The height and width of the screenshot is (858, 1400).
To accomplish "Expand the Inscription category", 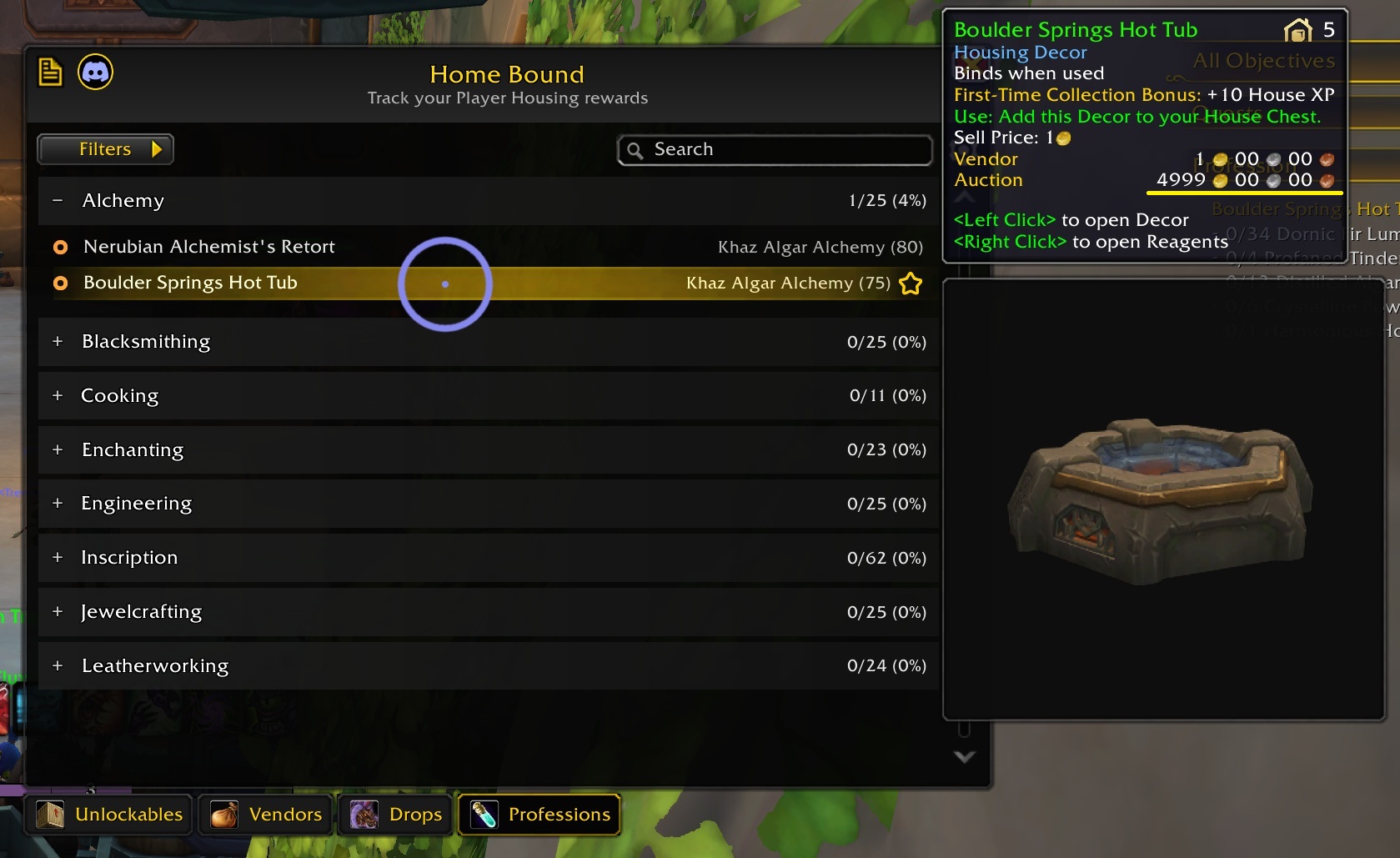I will [x=58, y=558].
